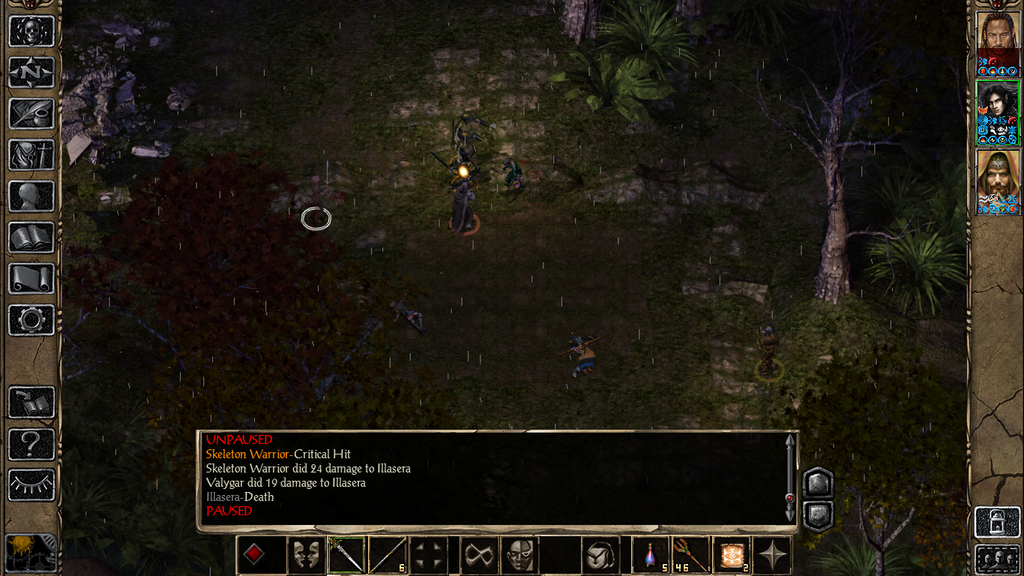The width and height of the screenshot is (1024, 576).
Task: Open special abilities star button
Action: click(773, 555)
